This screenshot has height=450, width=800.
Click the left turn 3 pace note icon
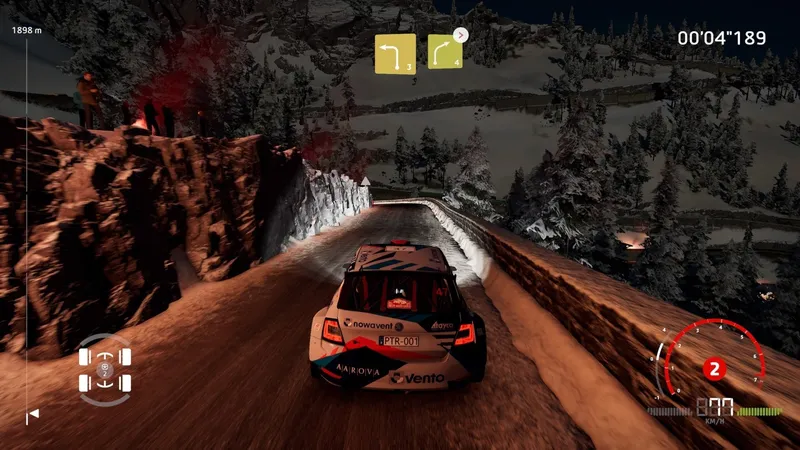pyautogui.click(x=395, y=53)
